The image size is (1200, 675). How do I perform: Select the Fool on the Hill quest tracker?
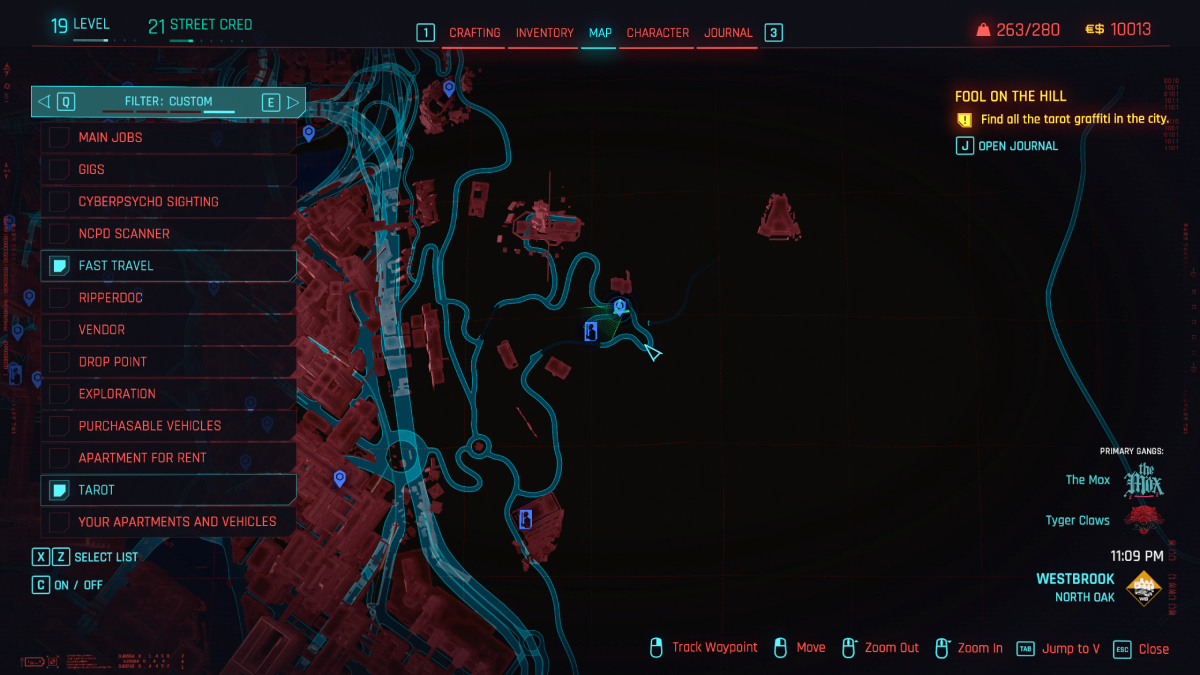1010,97
